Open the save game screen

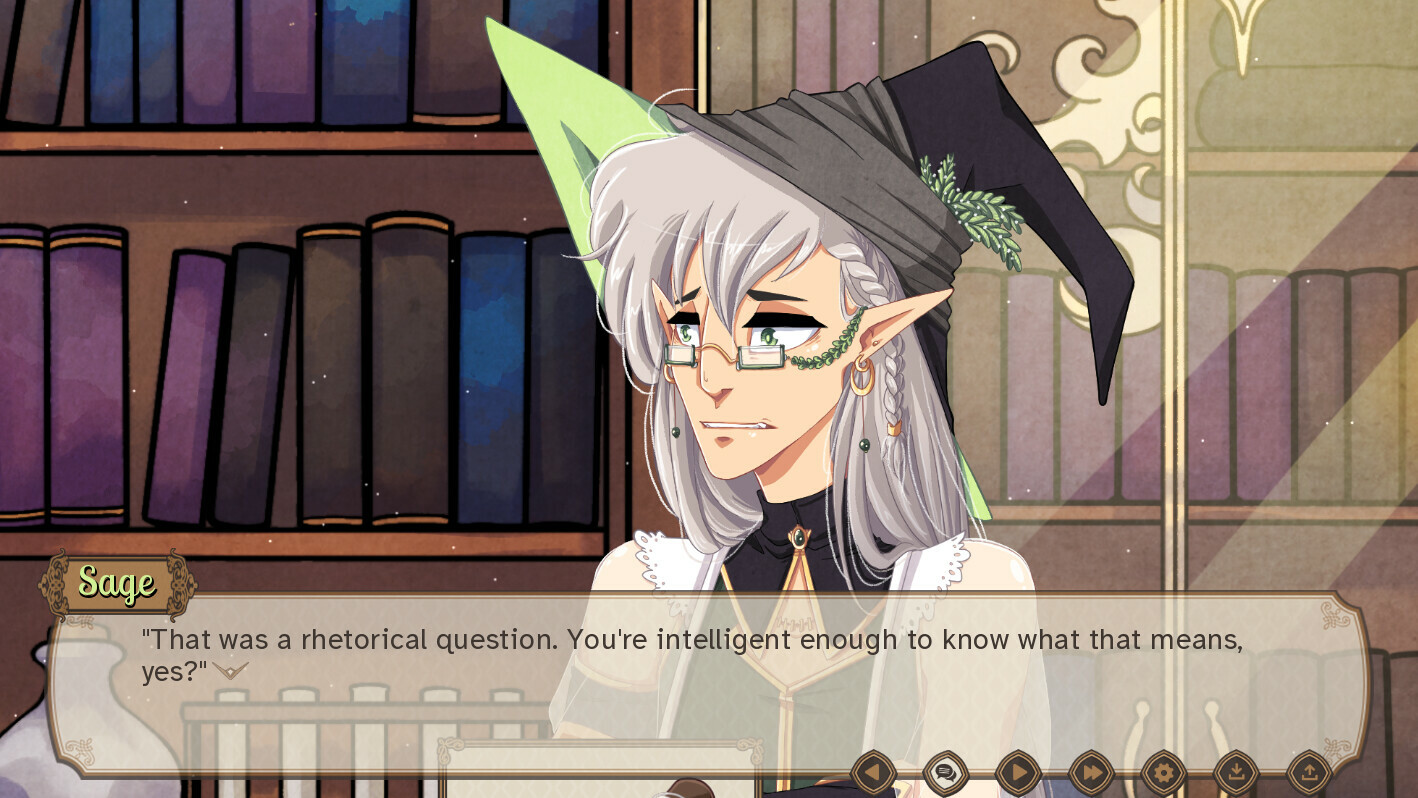point(1235,773)
